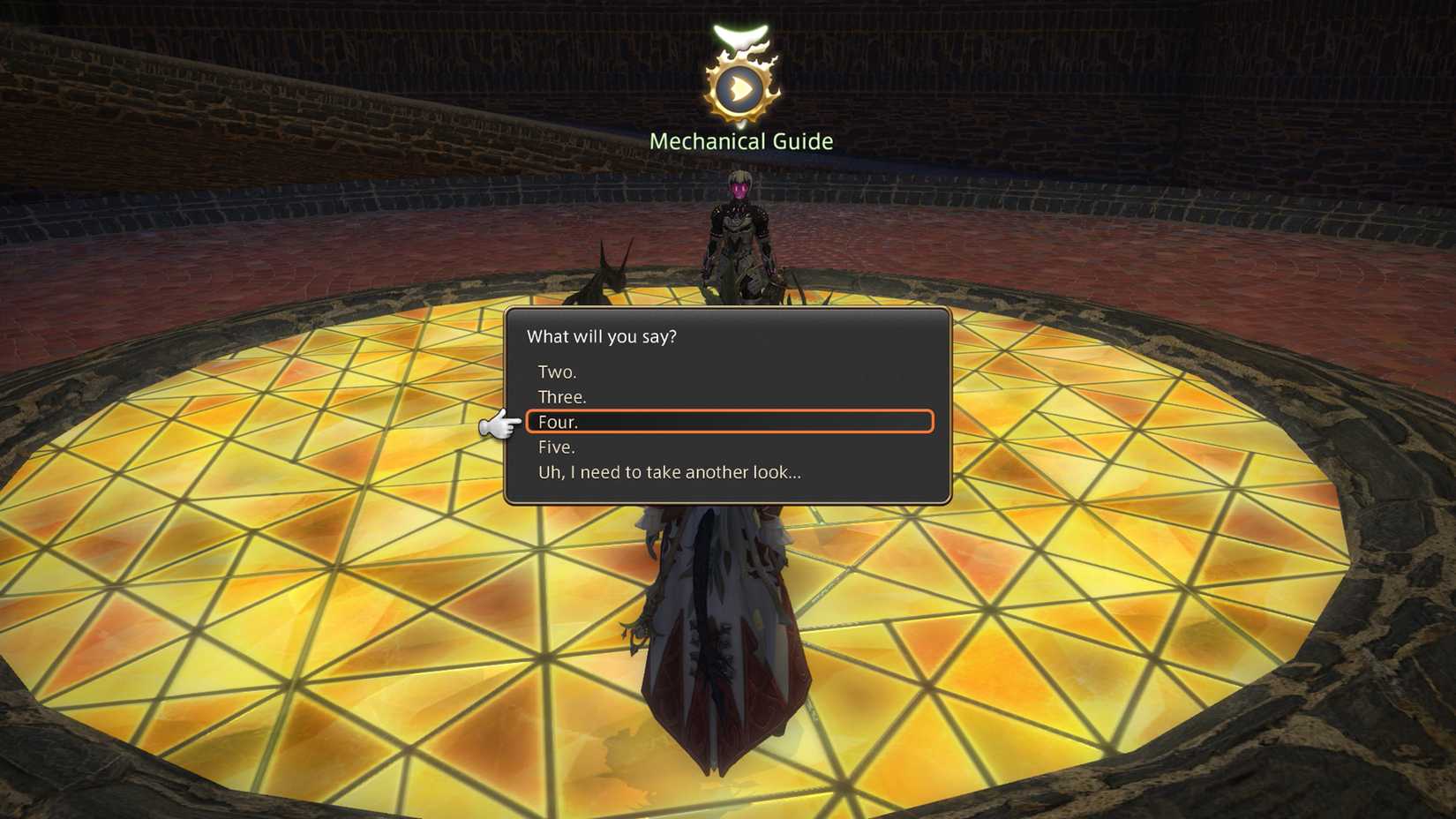This screenshot has width=1456, height=819.
Task: Click the highlighted Four selection frame
Action: pos(729,422)
